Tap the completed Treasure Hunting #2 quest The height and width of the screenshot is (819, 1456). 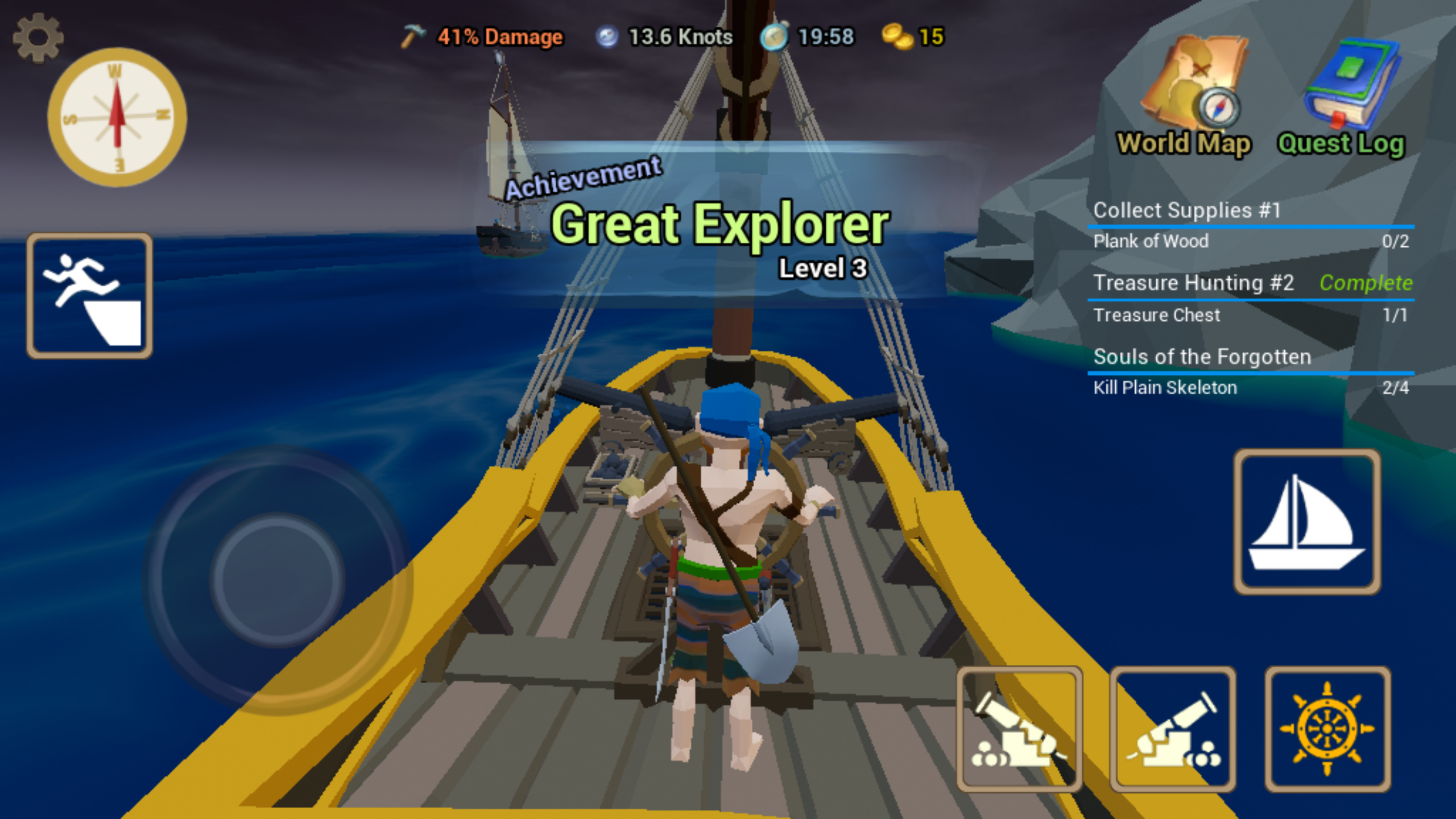coord(1194,283)
